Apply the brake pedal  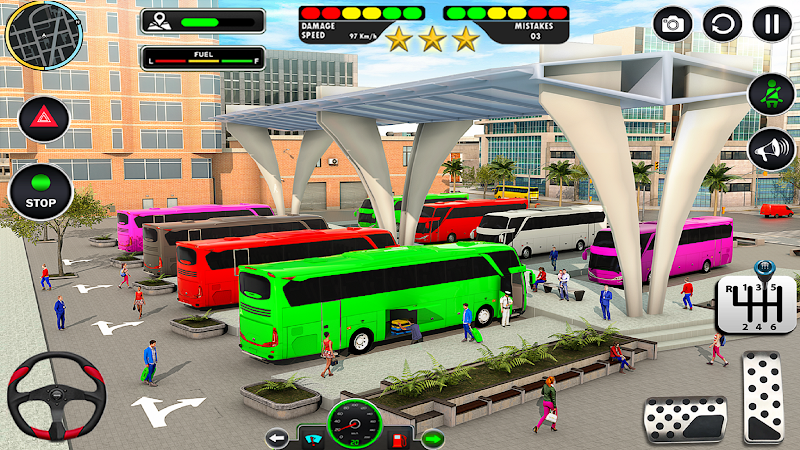684,418
